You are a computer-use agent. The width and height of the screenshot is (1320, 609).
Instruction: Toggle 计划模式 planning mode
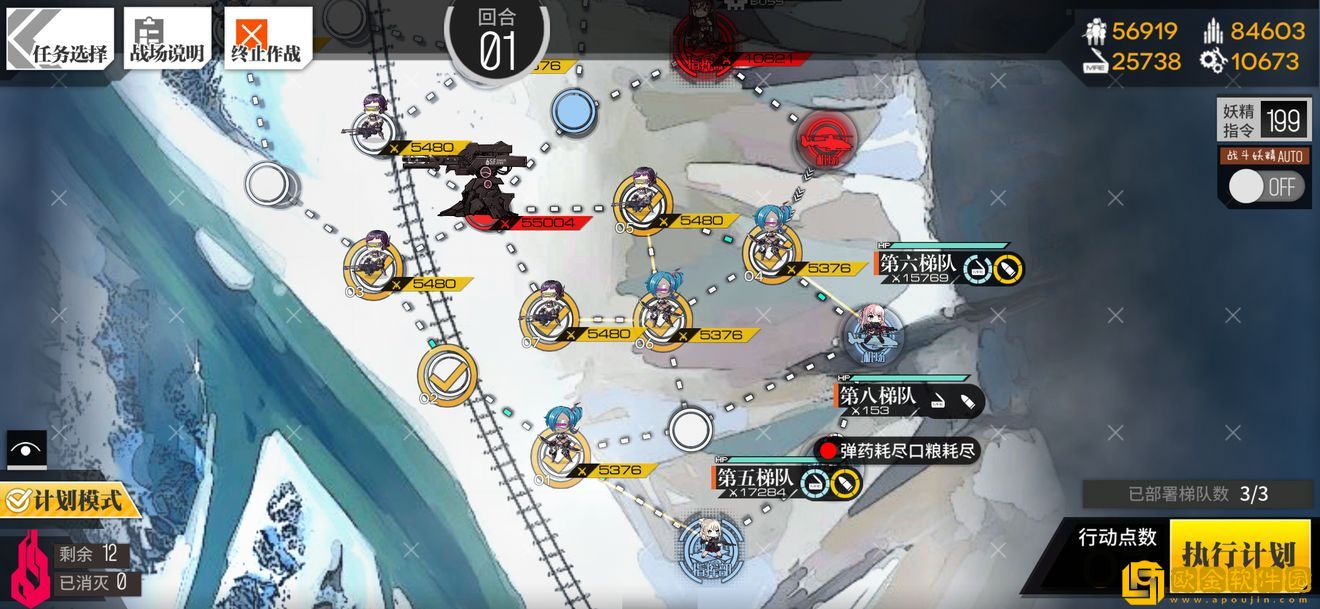(x=68, y=499)
